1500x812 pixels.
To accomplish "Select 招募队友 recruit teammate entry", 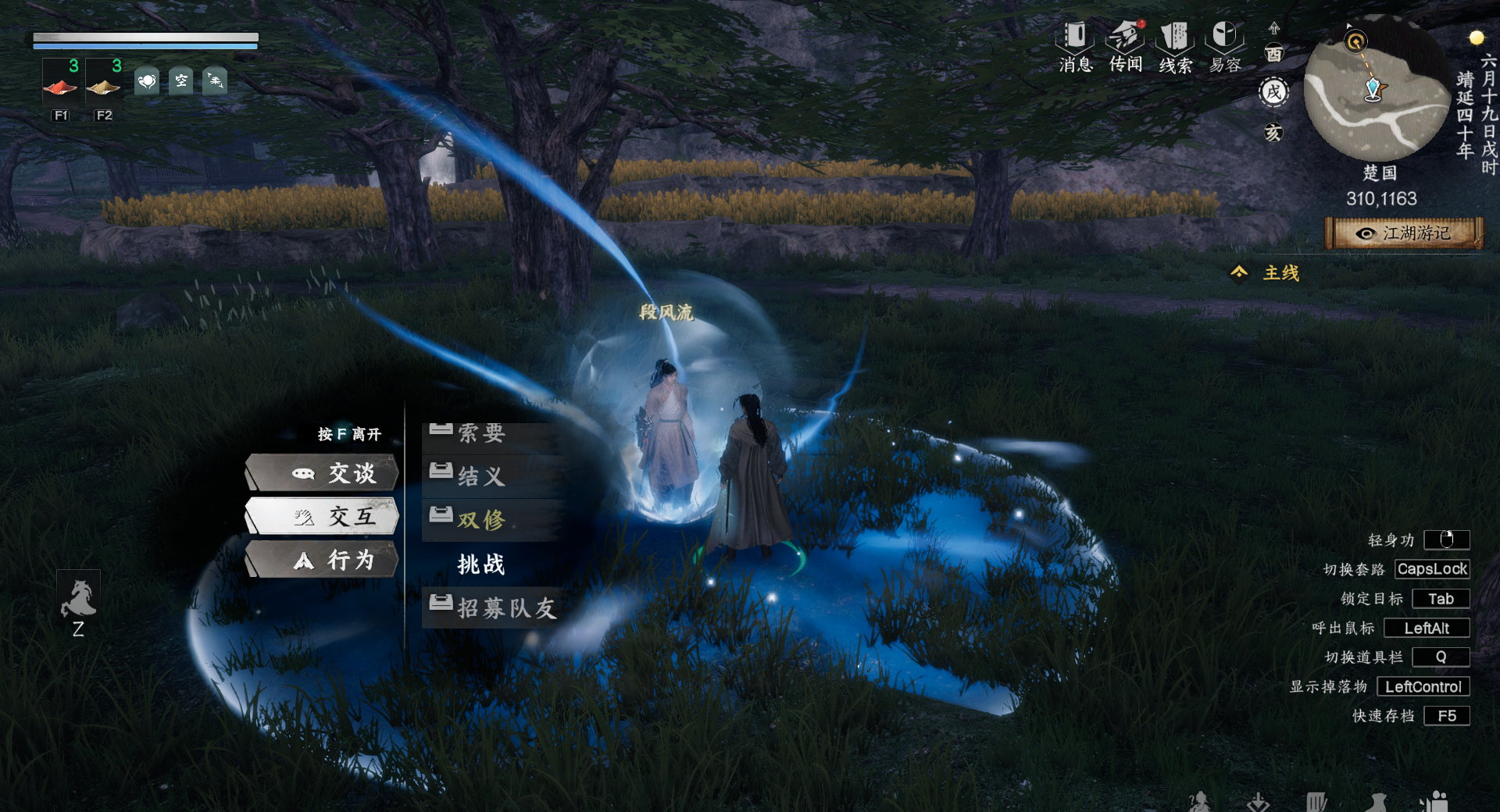I will 506,607.
